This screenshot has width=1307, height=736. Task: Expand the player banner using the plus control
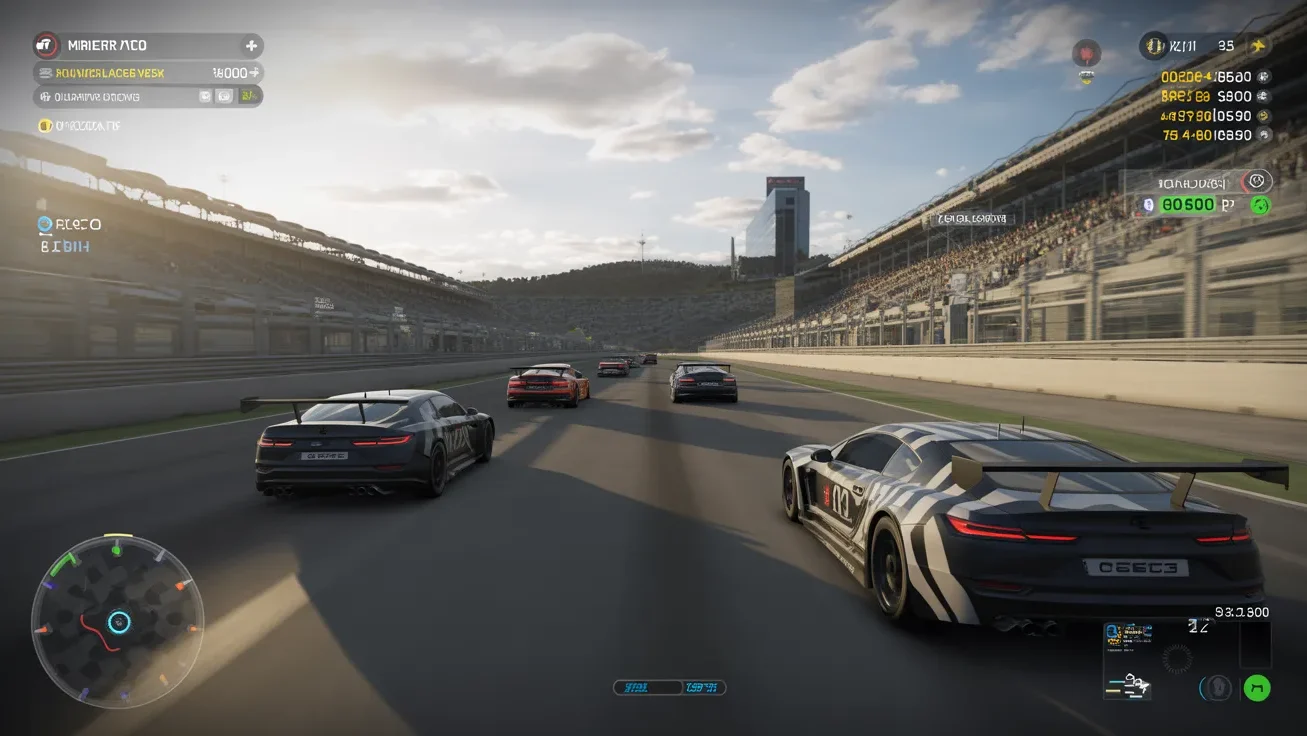coord(252,45)
